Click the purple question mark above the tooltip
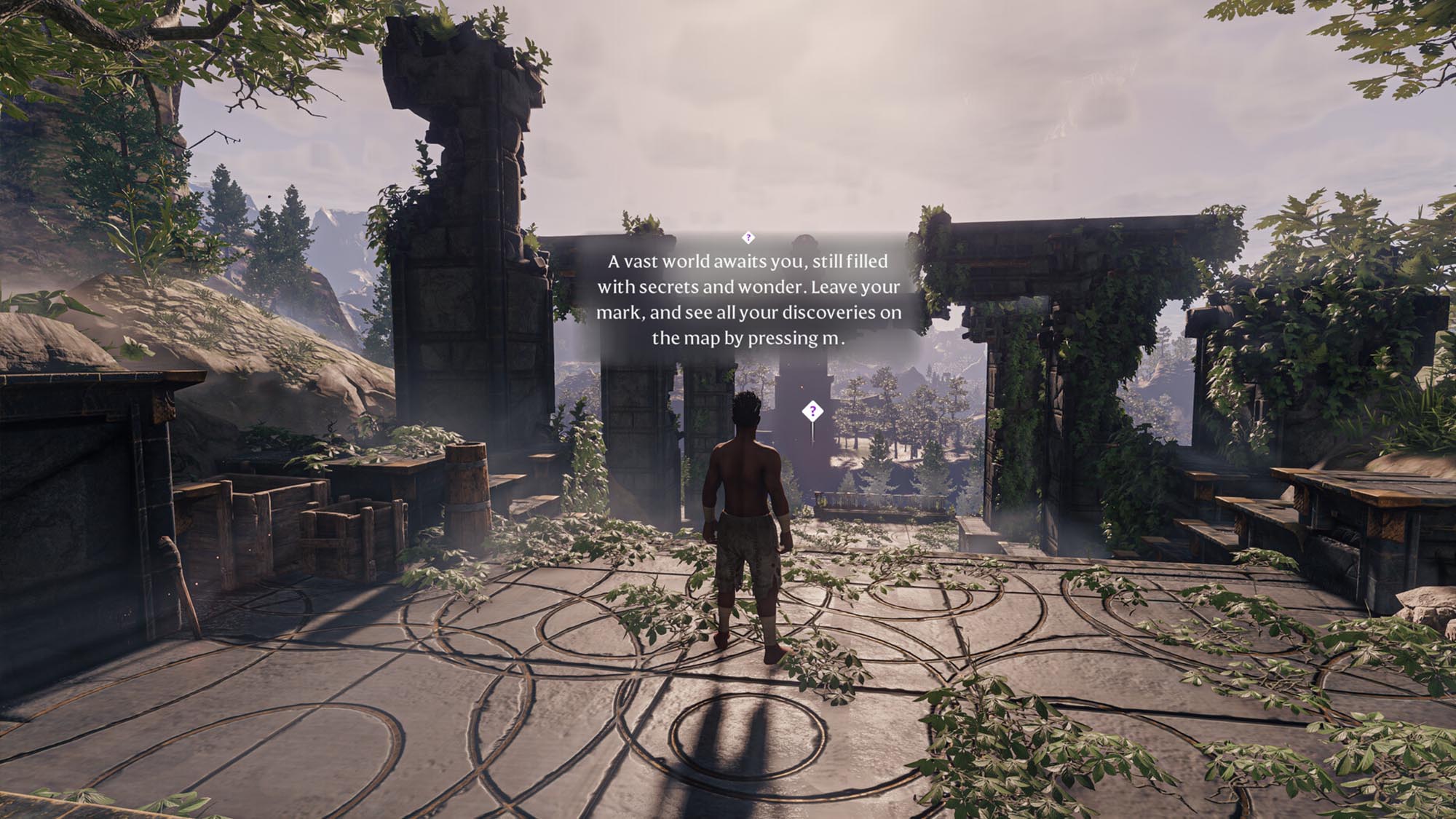Image resolution: width=1456 pixels, height=819 pixels. [749, 237]
